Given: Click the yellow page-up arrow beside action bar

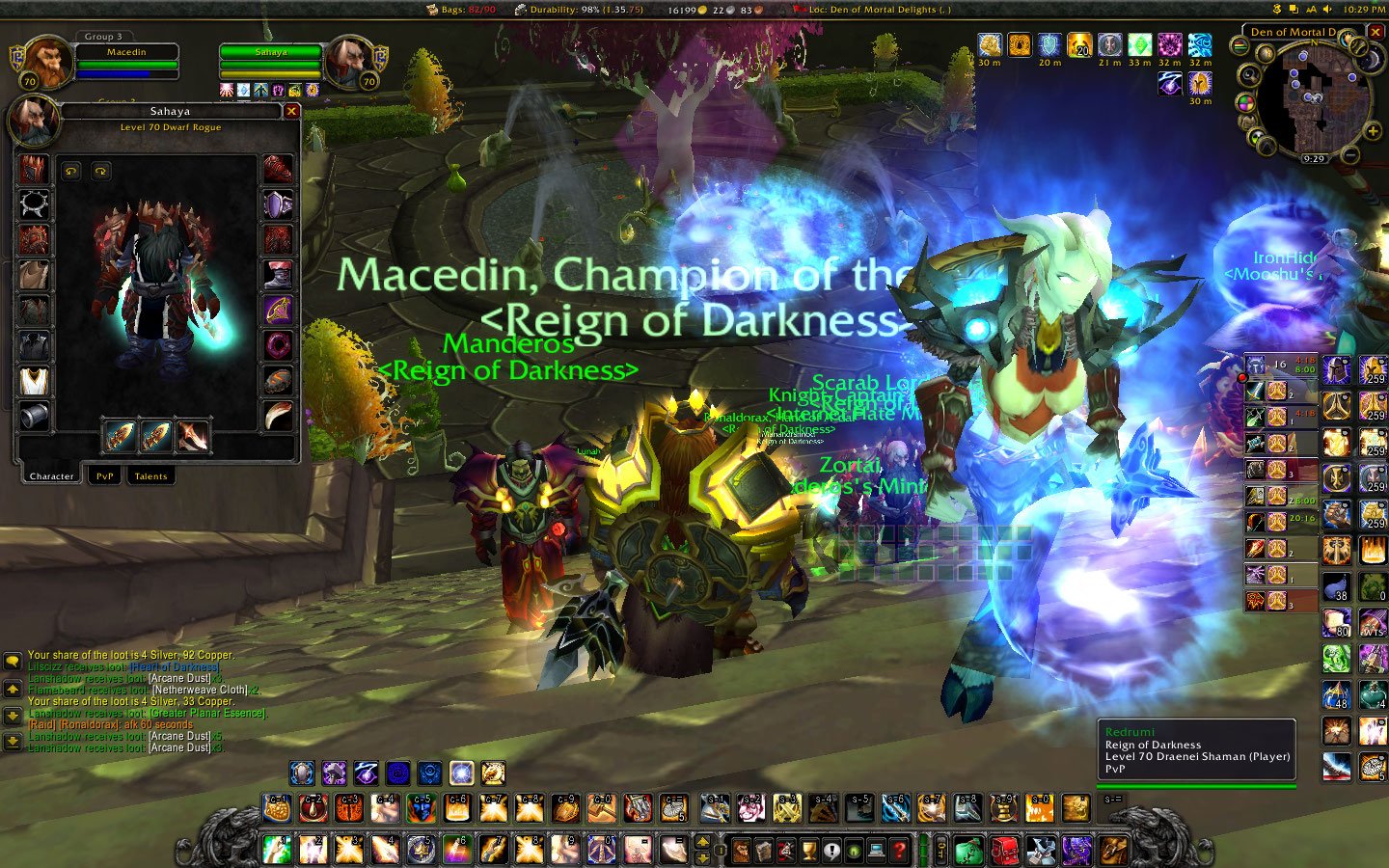Looking at the screenshot, I should 703,842.
